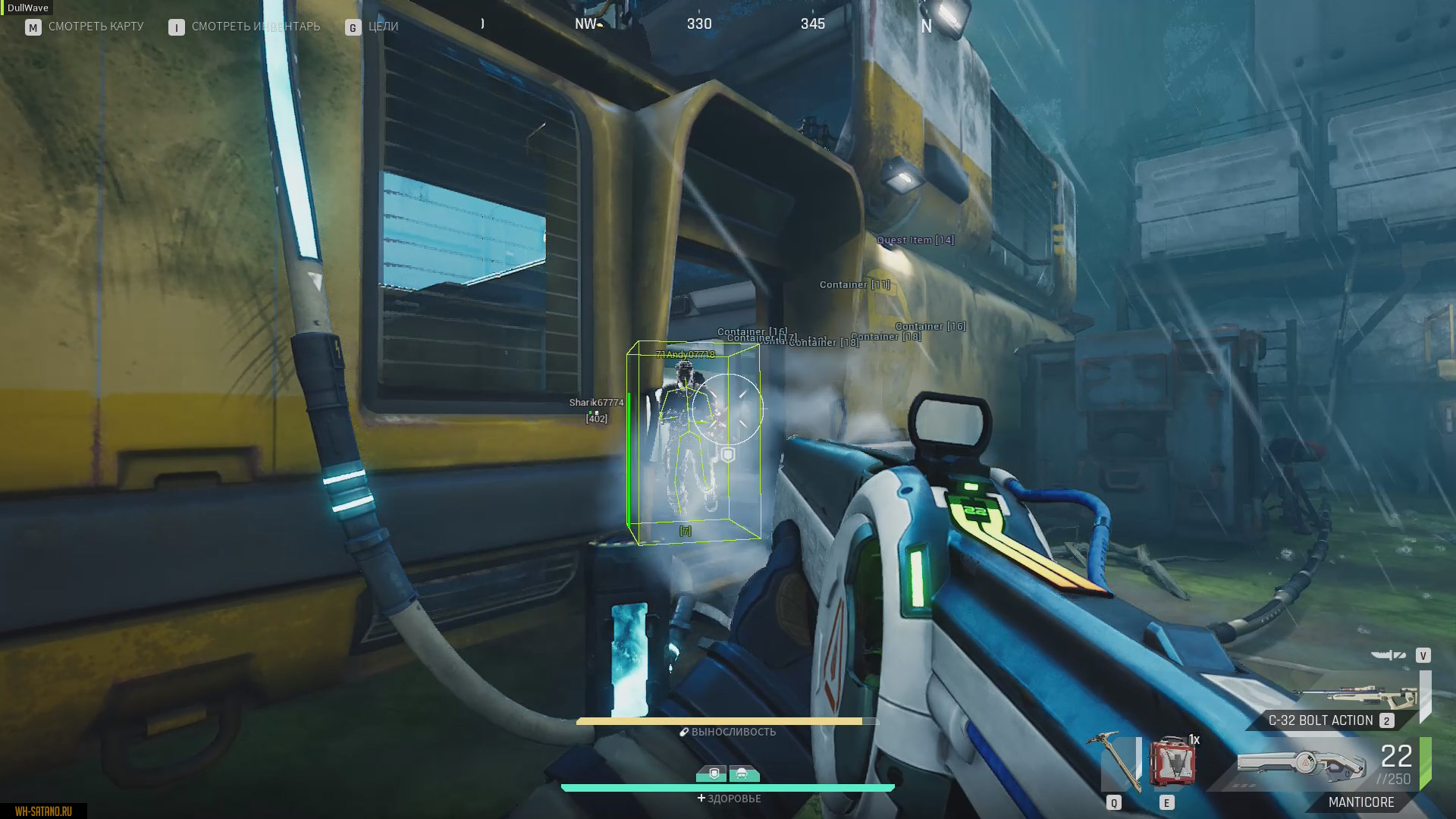1456x819 pixels.
Task: Click the shield armor icon above health bar
Action: pos(714,775)
